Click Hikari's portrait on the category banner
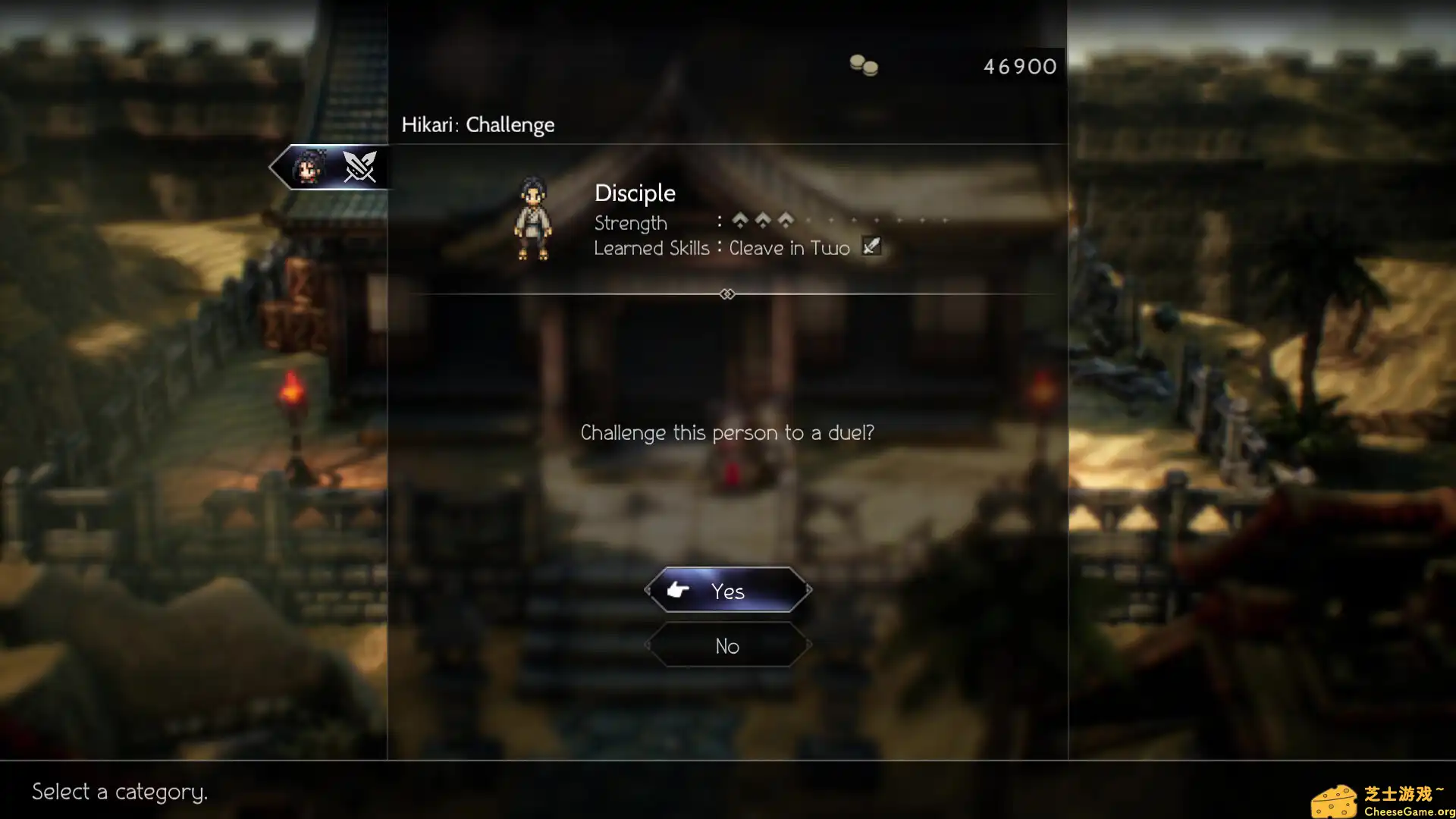This screenshot has width=1456, height=819. 307,167
